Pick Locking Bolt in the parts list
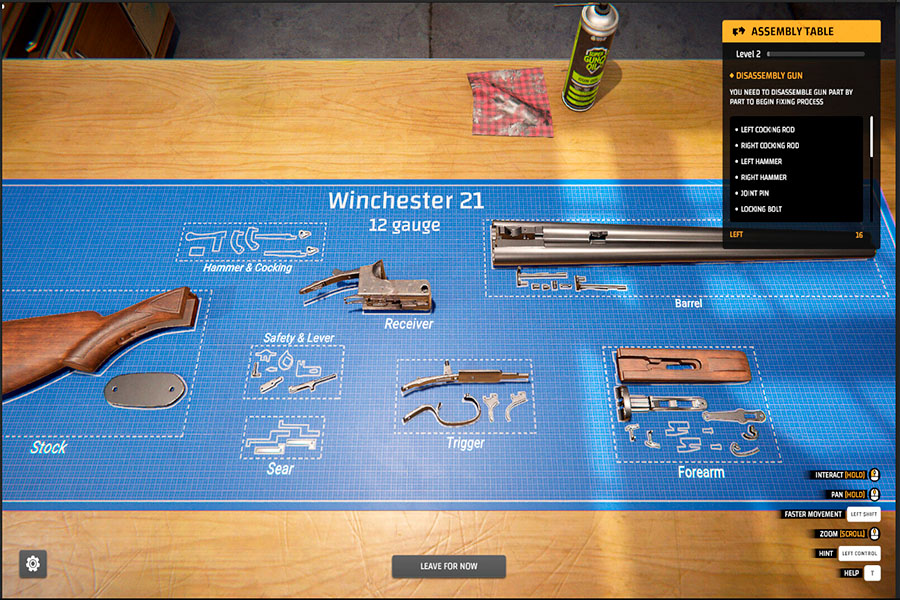900x600 pixels. coord(761,209)
